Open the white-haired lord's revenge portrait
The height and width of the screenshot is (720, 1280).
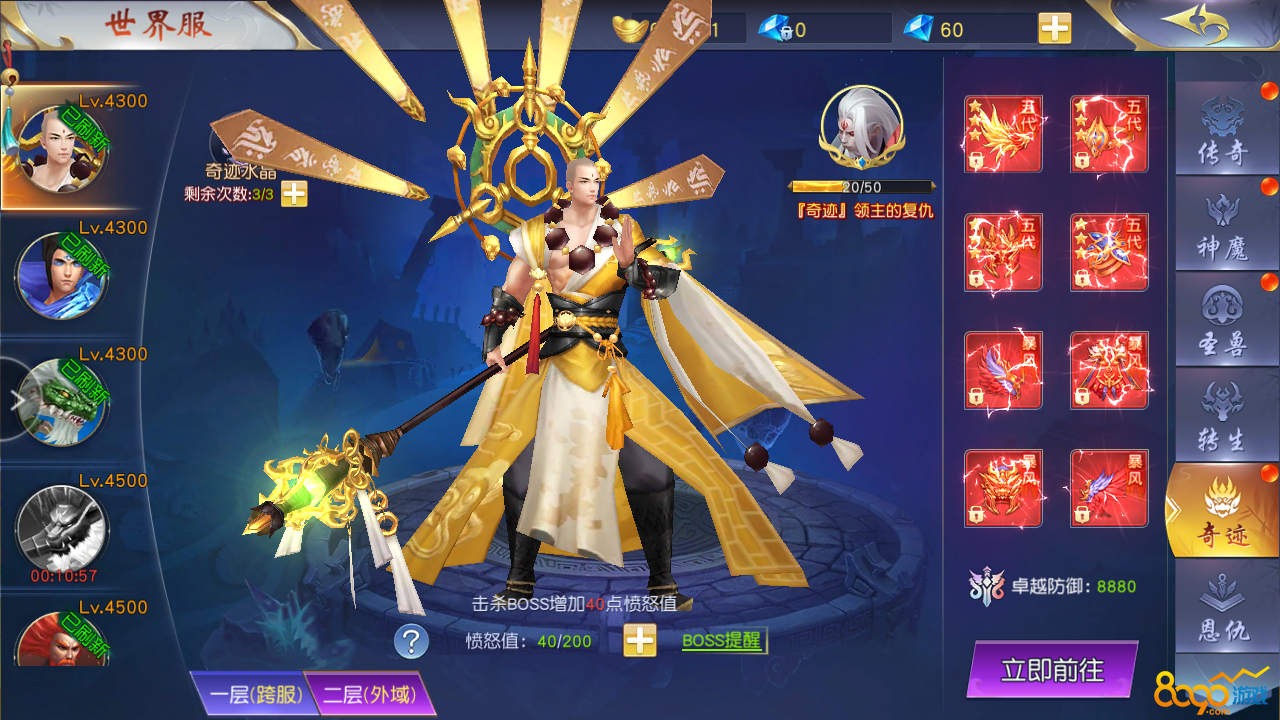click(x=861, y=129)
